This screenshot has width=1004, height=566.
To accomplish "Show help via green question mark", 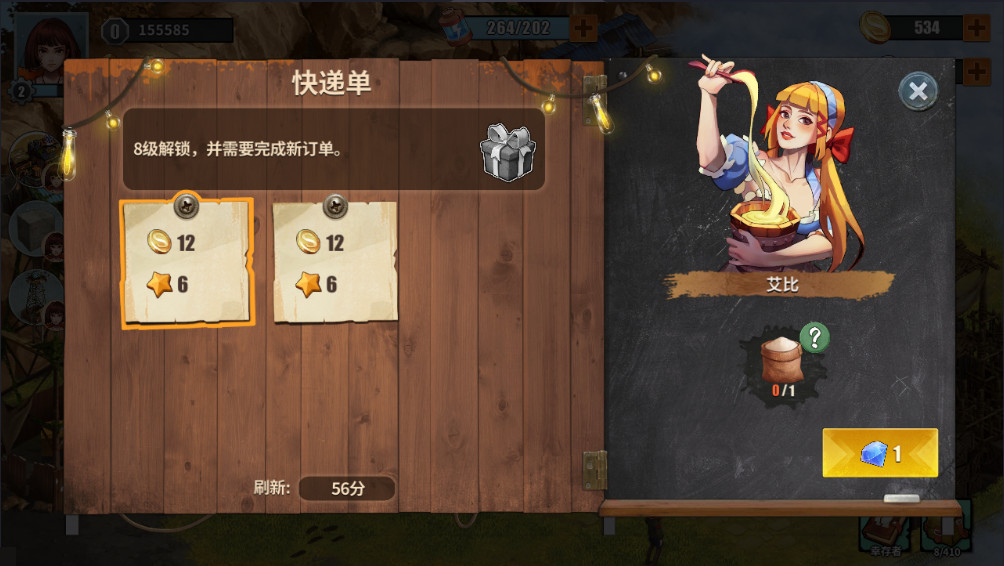I will coord(815,338).
